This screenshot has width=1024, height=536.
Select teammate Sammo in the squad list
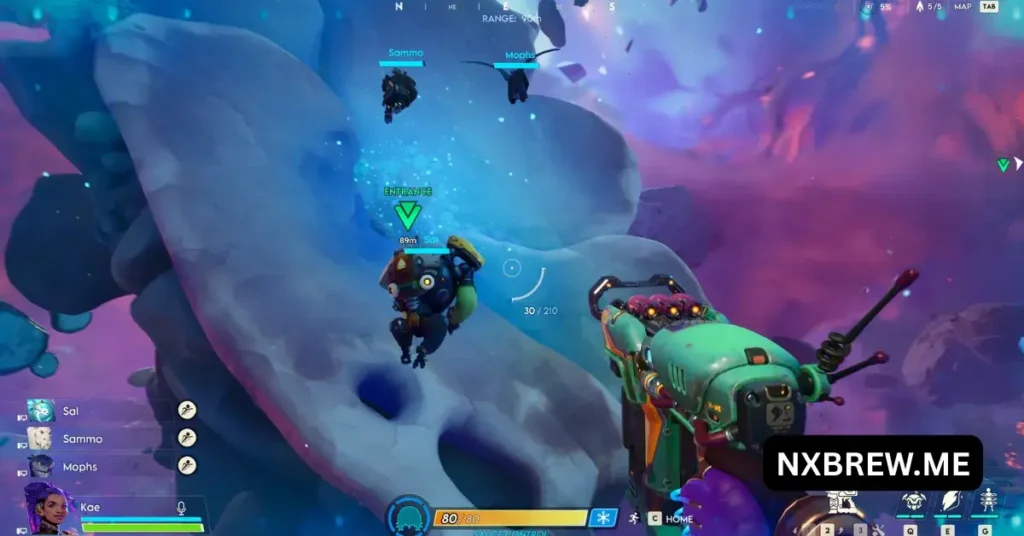(82, 438)
